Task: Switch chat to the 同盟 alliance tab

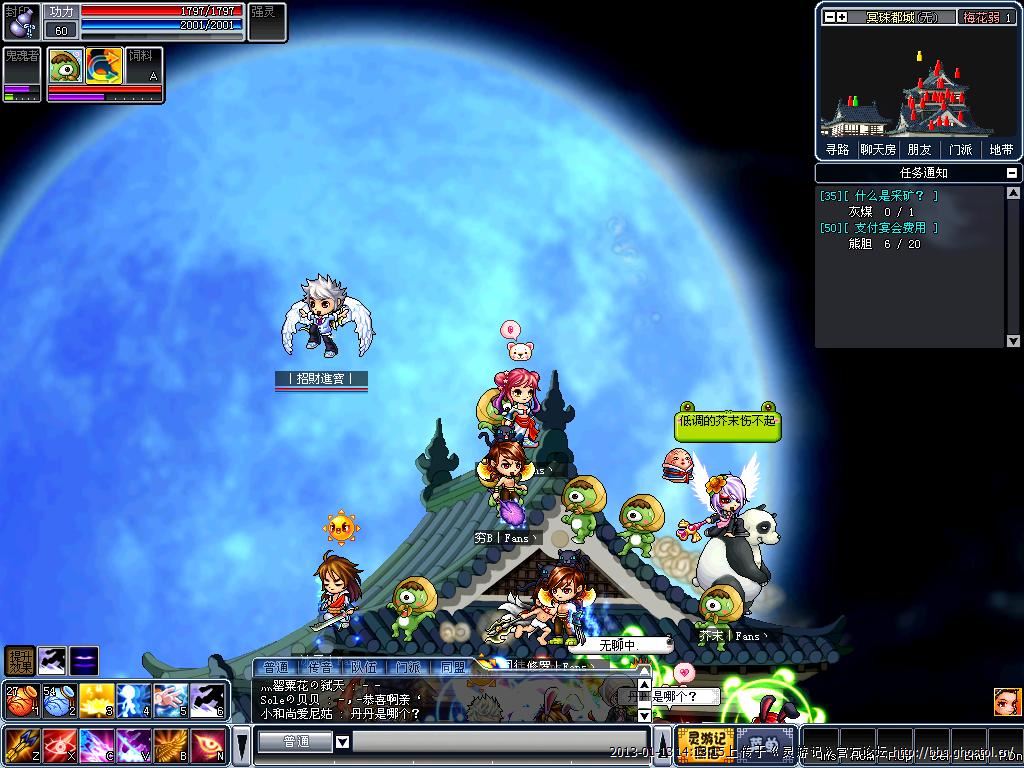Action: (452, 667)
